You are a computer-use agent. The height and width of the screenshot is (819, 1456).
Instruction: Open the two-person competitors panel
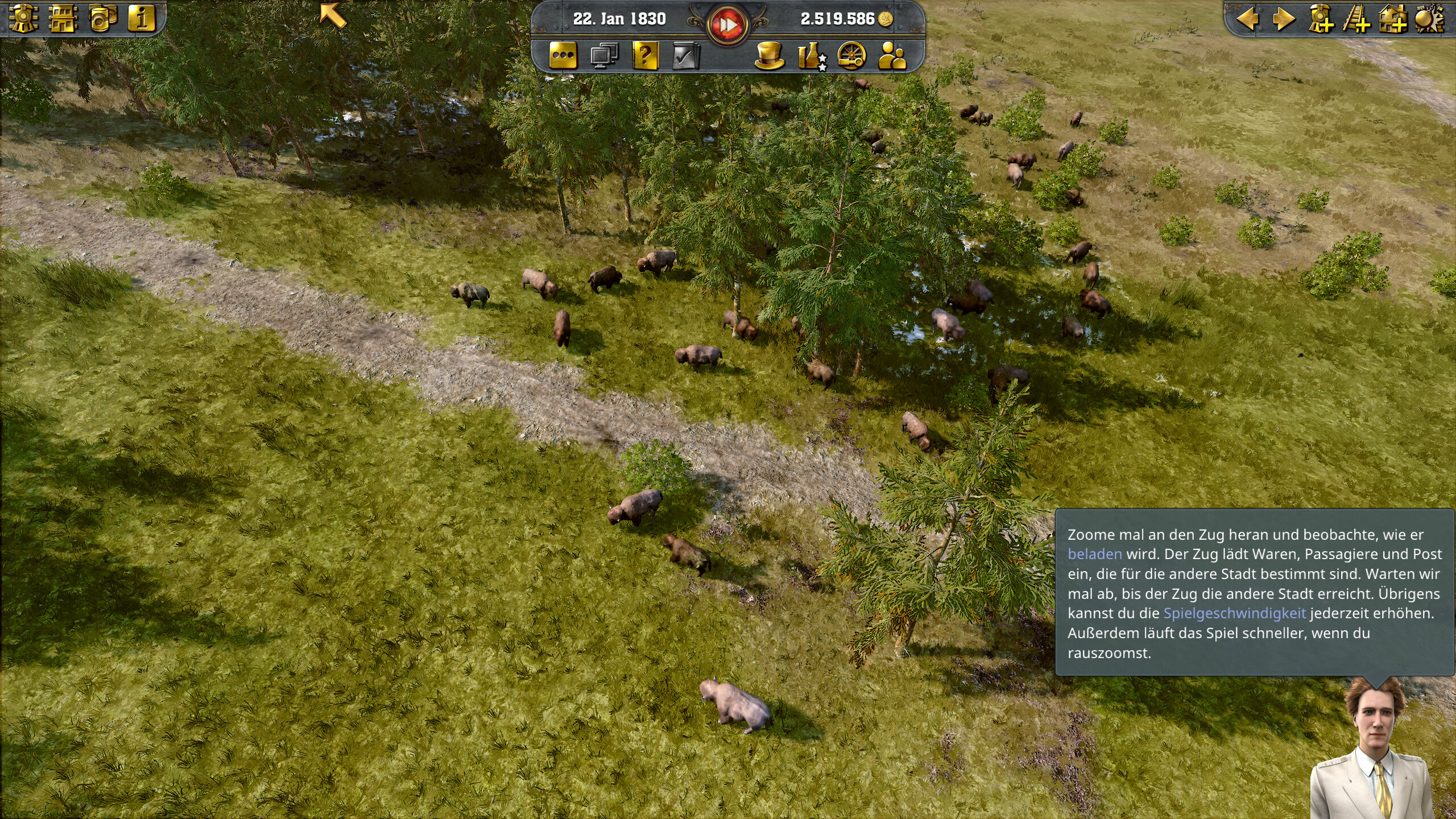click(892, 56)
